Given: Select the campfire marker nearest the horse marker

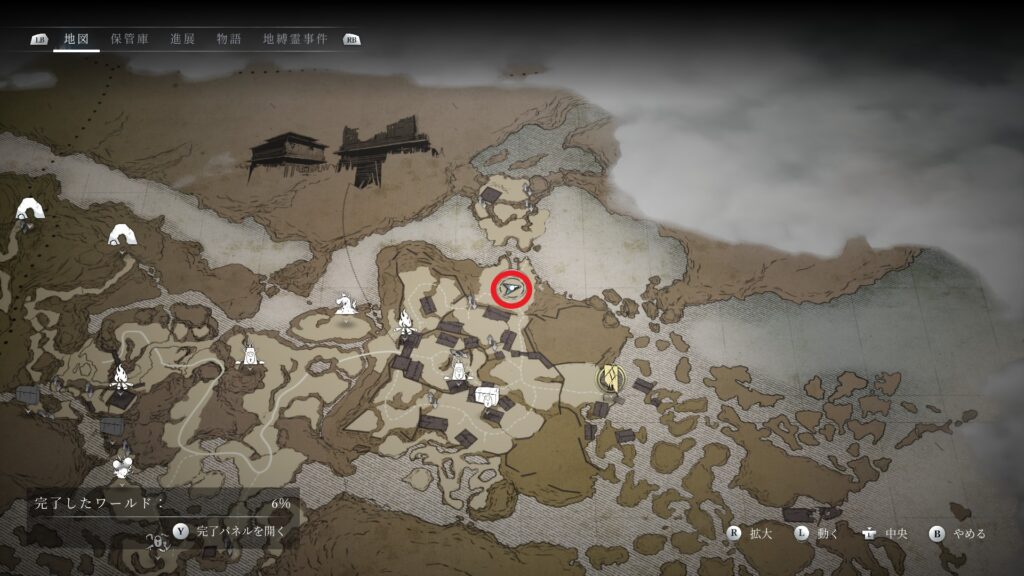Looking at the screenshot, I should point(406,321).
